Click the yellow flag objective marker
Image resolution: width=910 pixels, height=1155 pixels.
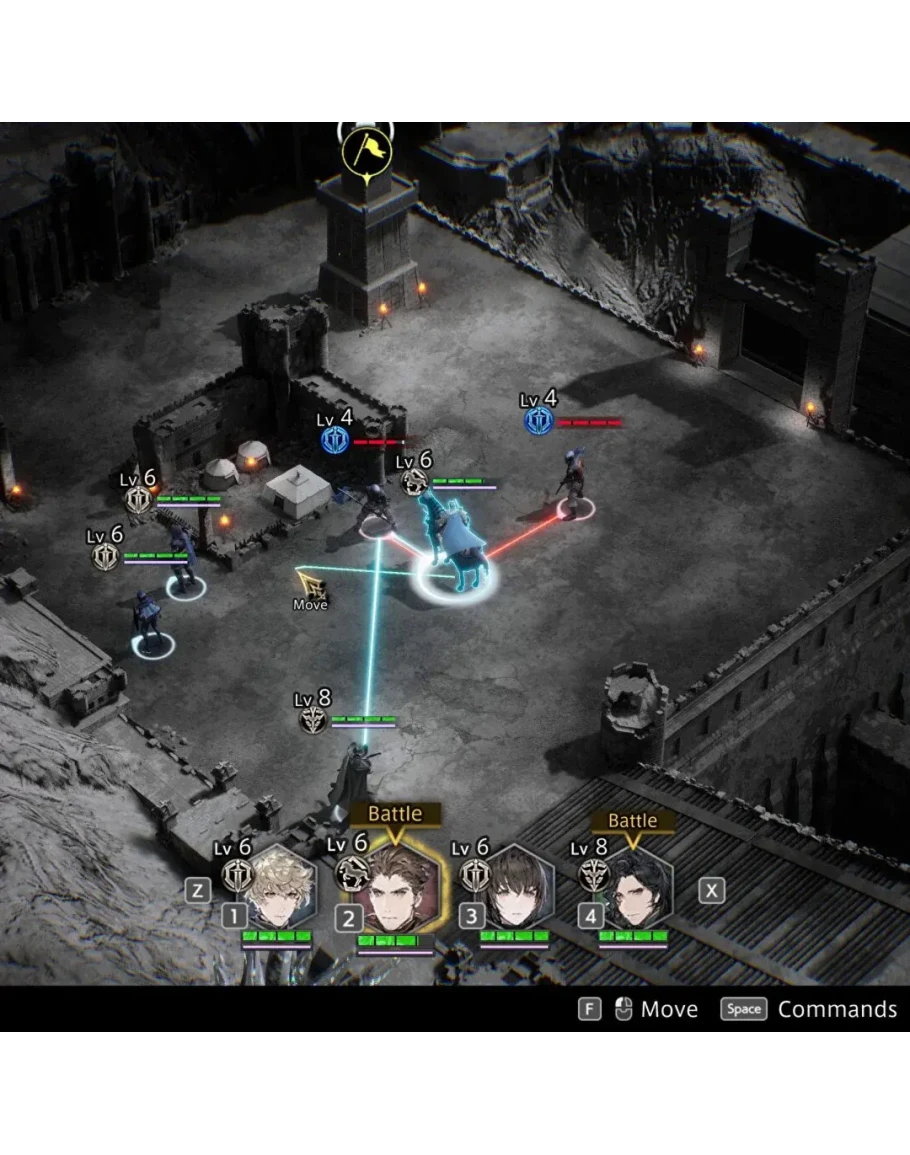(x=366, y=151)
